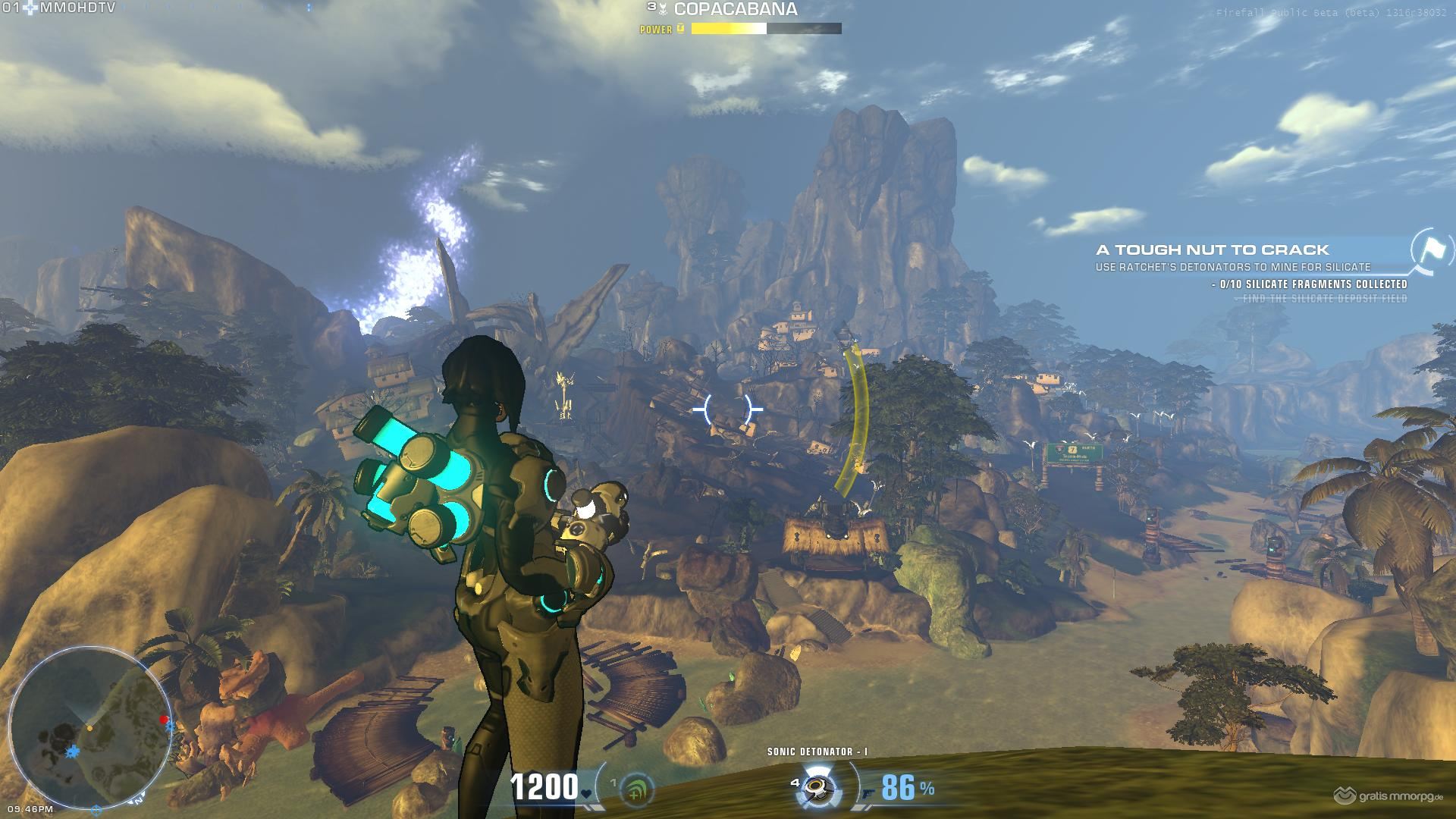Select the red marker on the minimap
The image size is (1456, 819).
pos(163,720)
